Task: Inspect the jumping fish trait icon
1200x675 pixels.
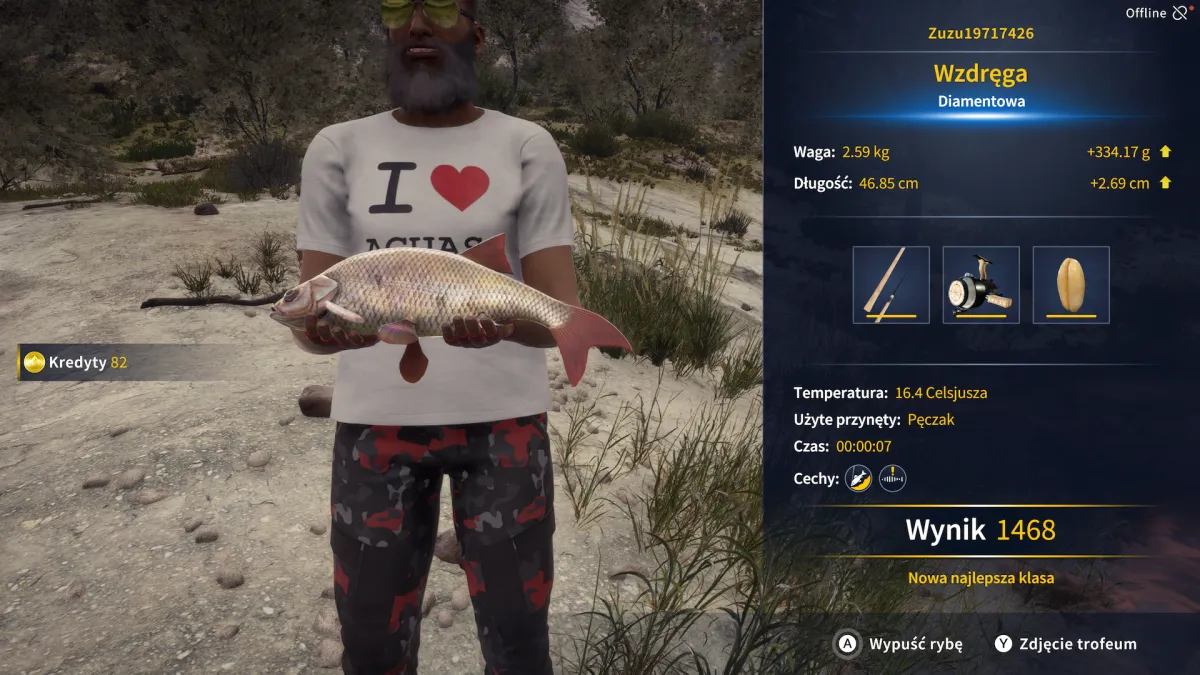Action: 858,479
